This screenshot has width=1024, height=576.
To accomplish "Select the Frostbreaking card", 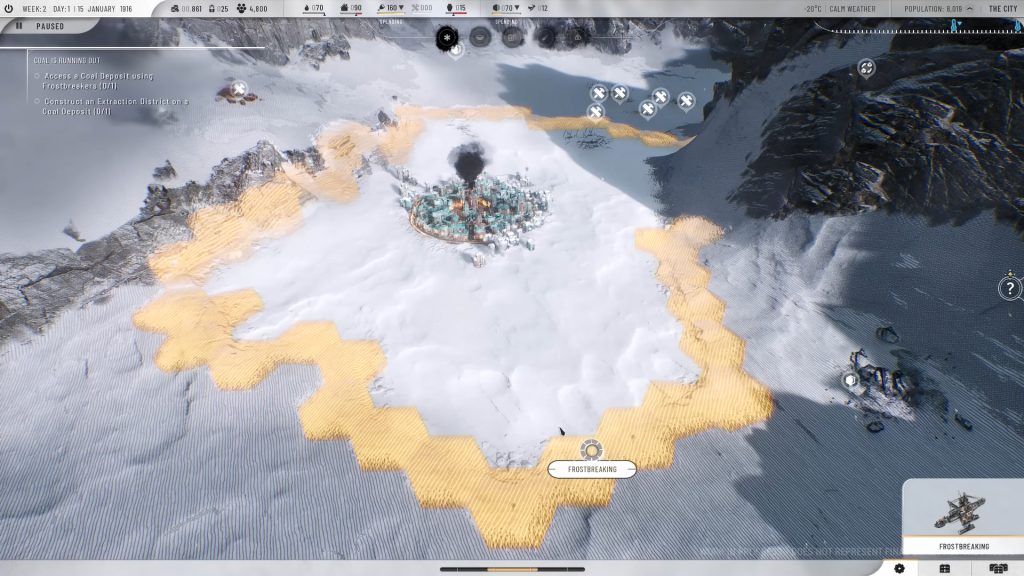I will pyautogui.click(x=963, y=518).
